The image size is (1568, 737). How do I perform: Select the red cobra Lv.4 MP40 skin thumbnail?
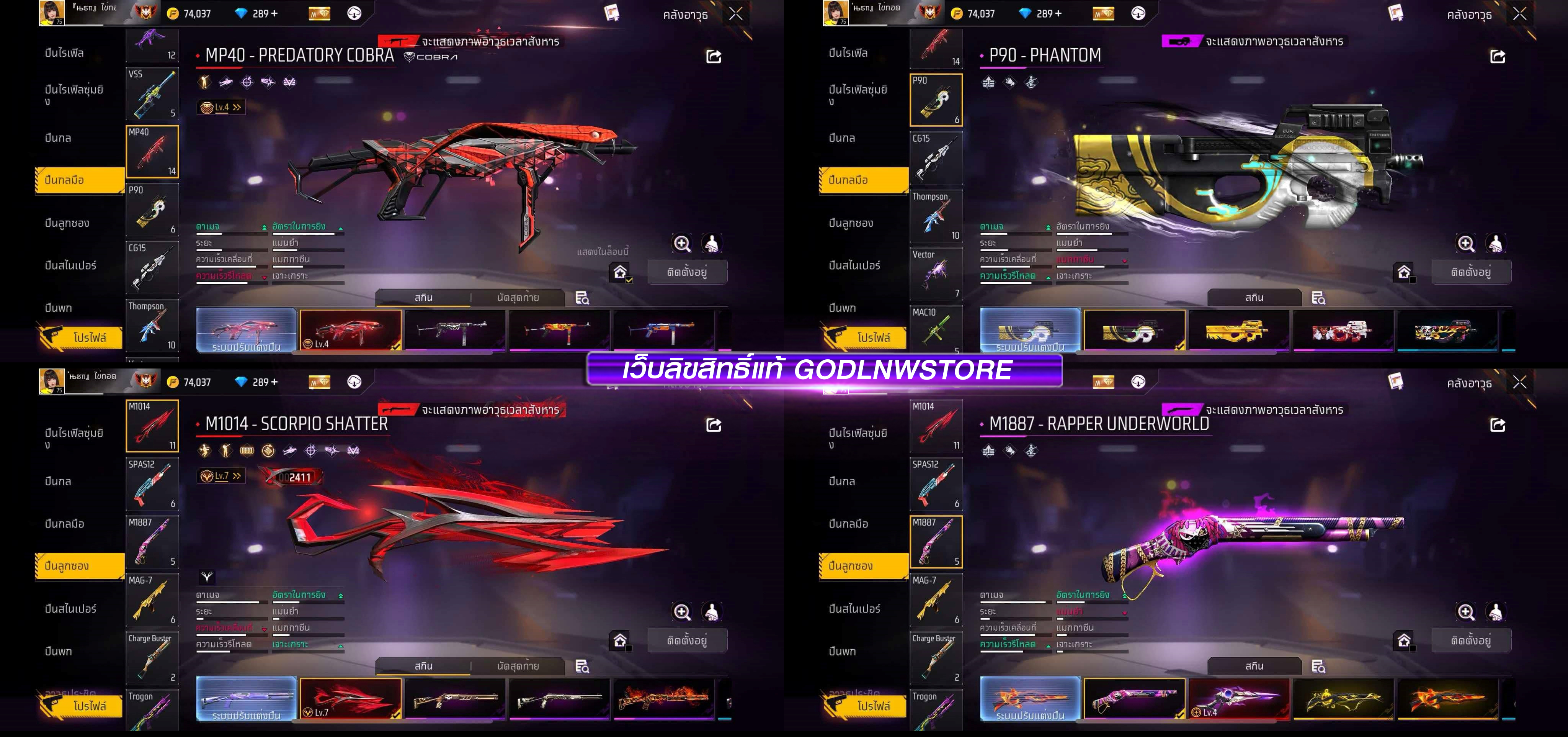351,330
